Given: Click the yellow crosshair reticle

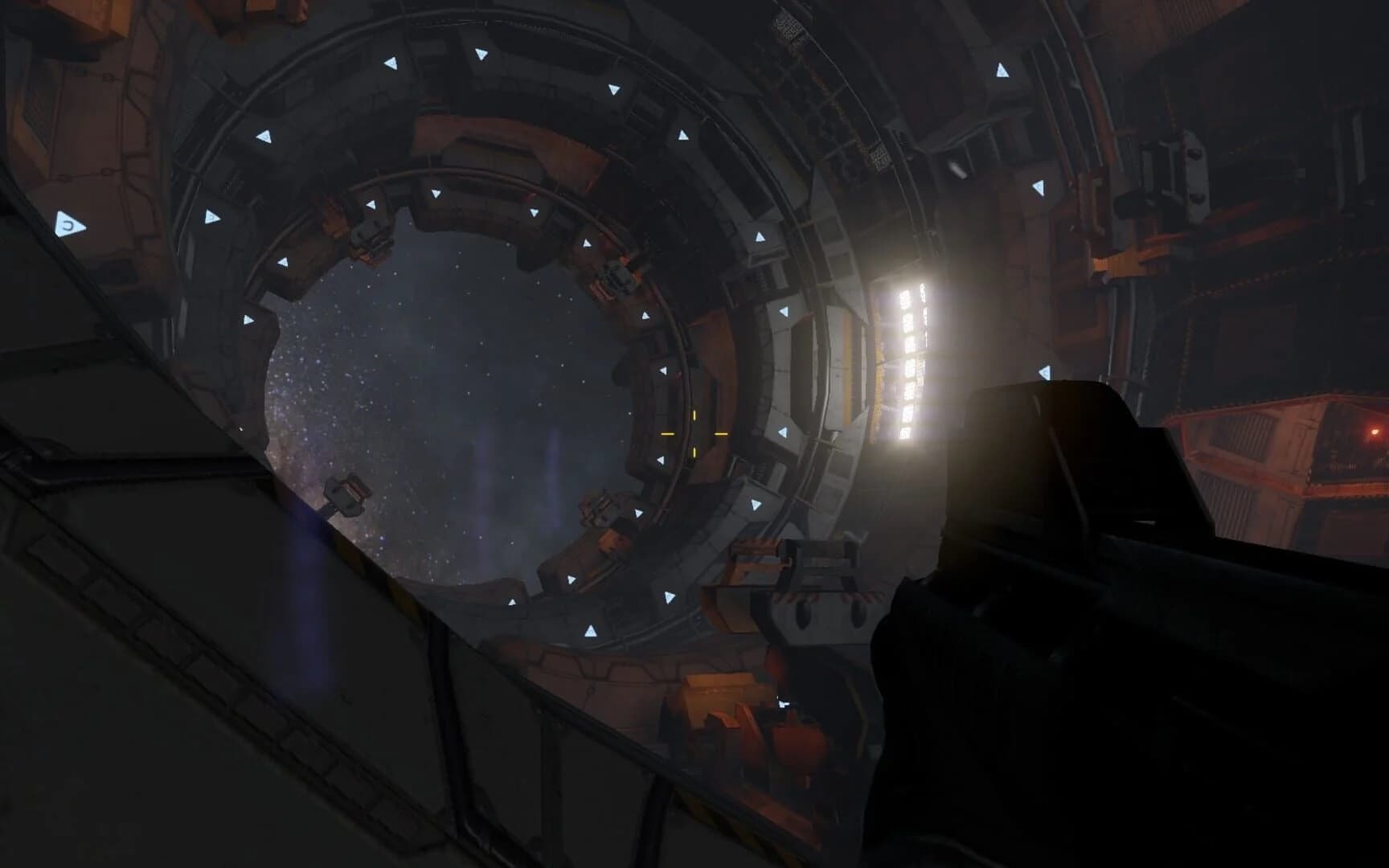Looking at the screenshot, I should [694, 434].
